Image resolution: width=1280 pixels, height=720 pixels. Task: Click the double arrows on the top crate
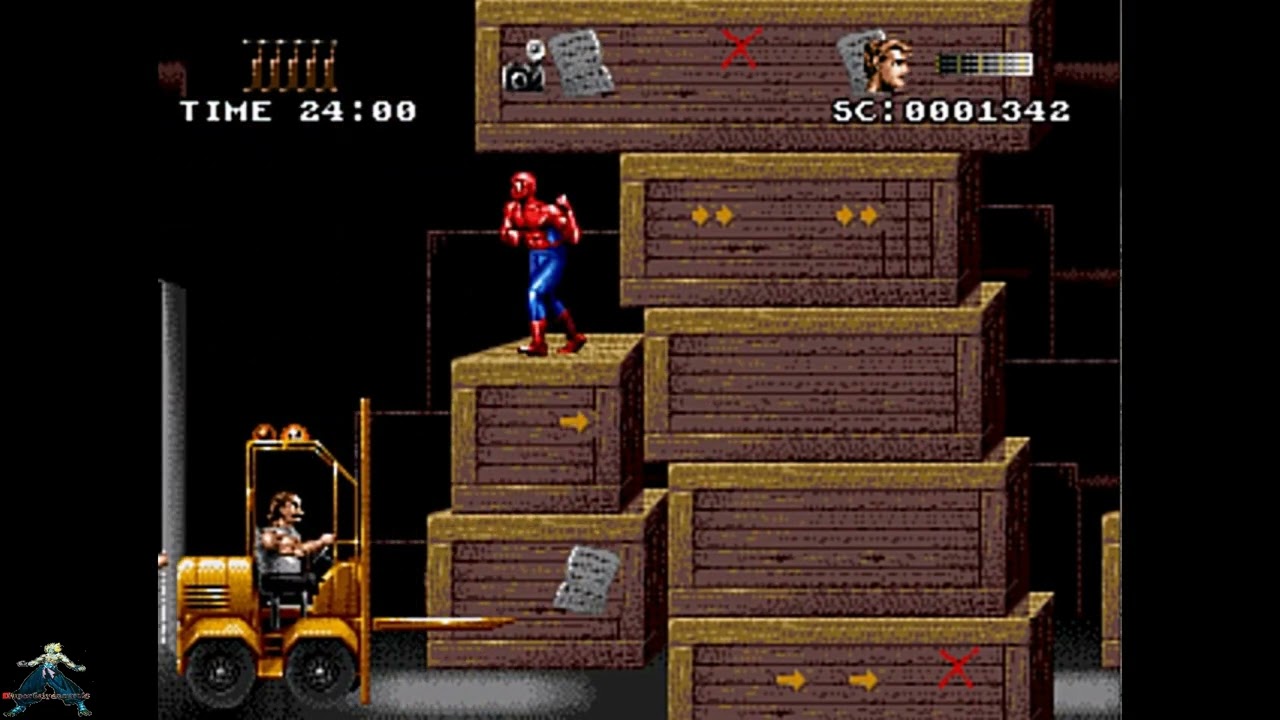(x=710, y=216)
